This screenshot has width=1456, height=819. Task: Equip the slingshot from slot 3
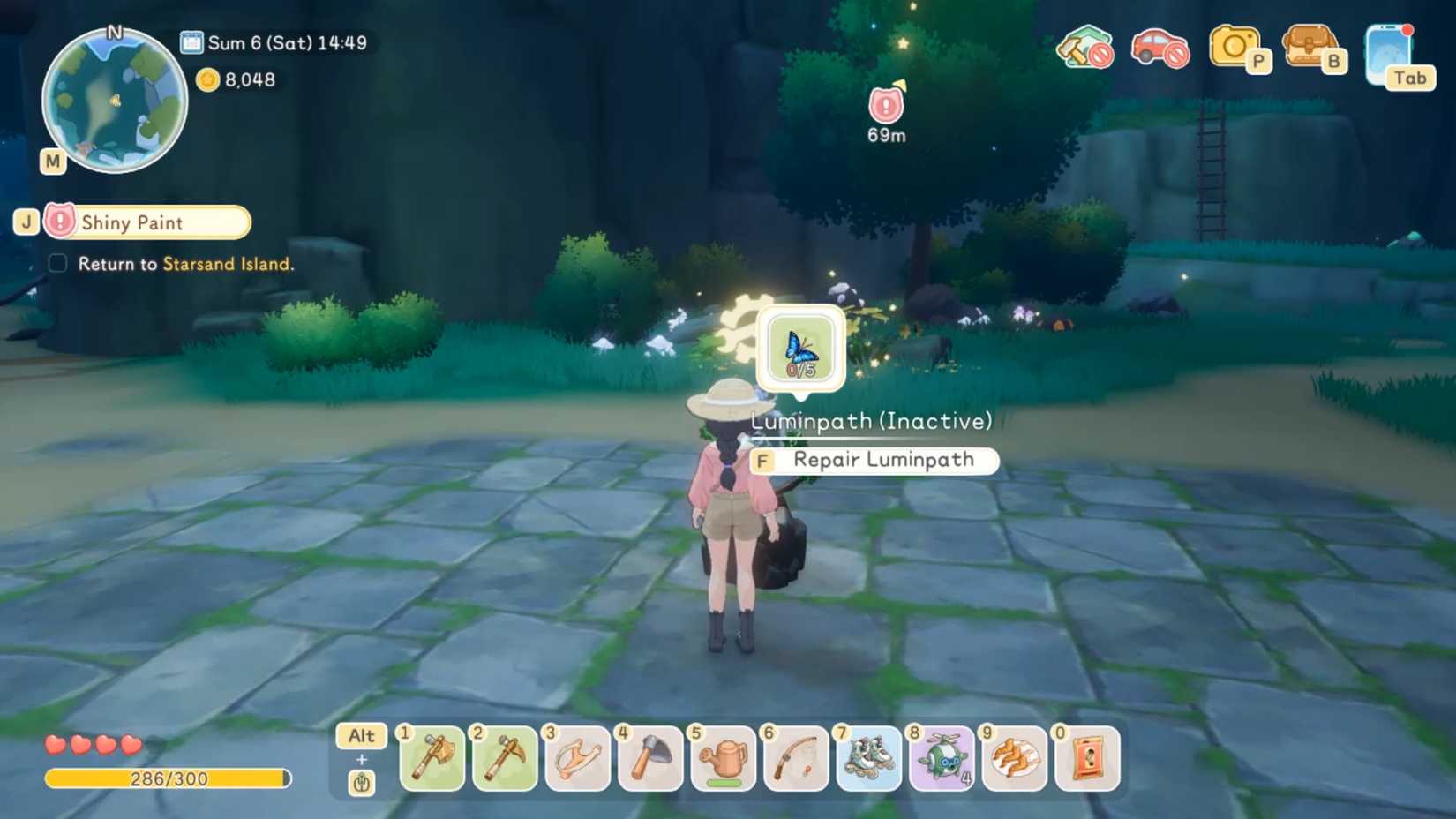577,759
